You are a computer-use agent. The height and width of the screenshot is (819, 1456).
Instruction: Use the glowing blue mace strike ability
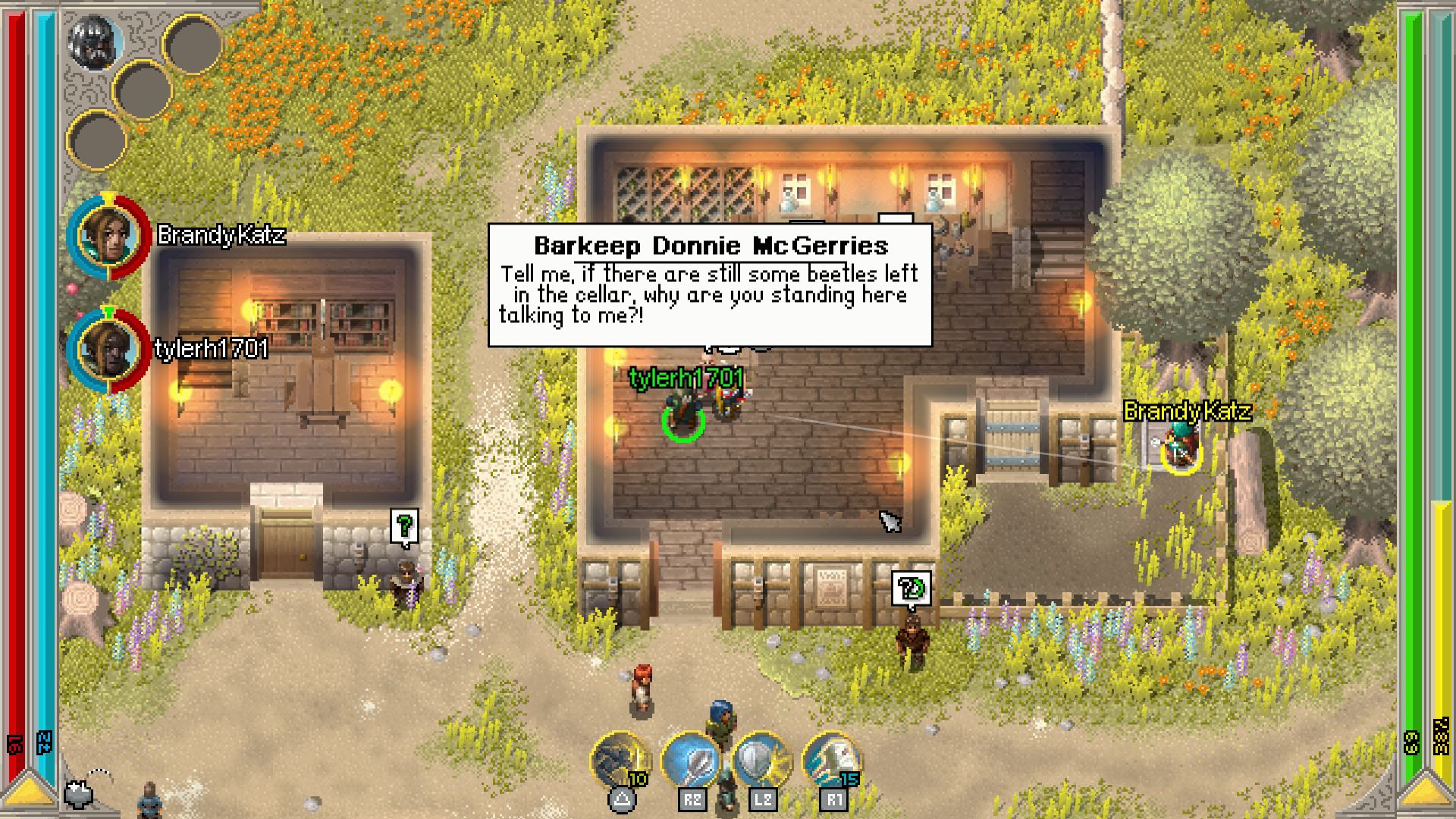click(690, 759)
